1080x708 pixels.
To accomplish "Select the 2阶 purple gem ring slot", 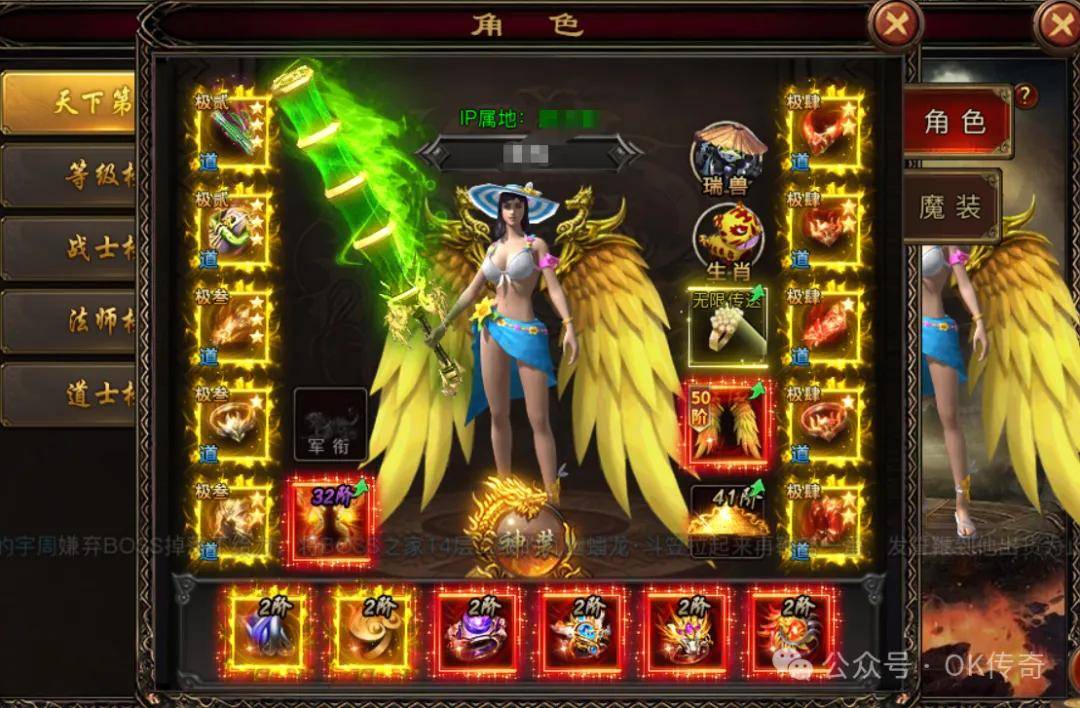I will pos(476,630).
